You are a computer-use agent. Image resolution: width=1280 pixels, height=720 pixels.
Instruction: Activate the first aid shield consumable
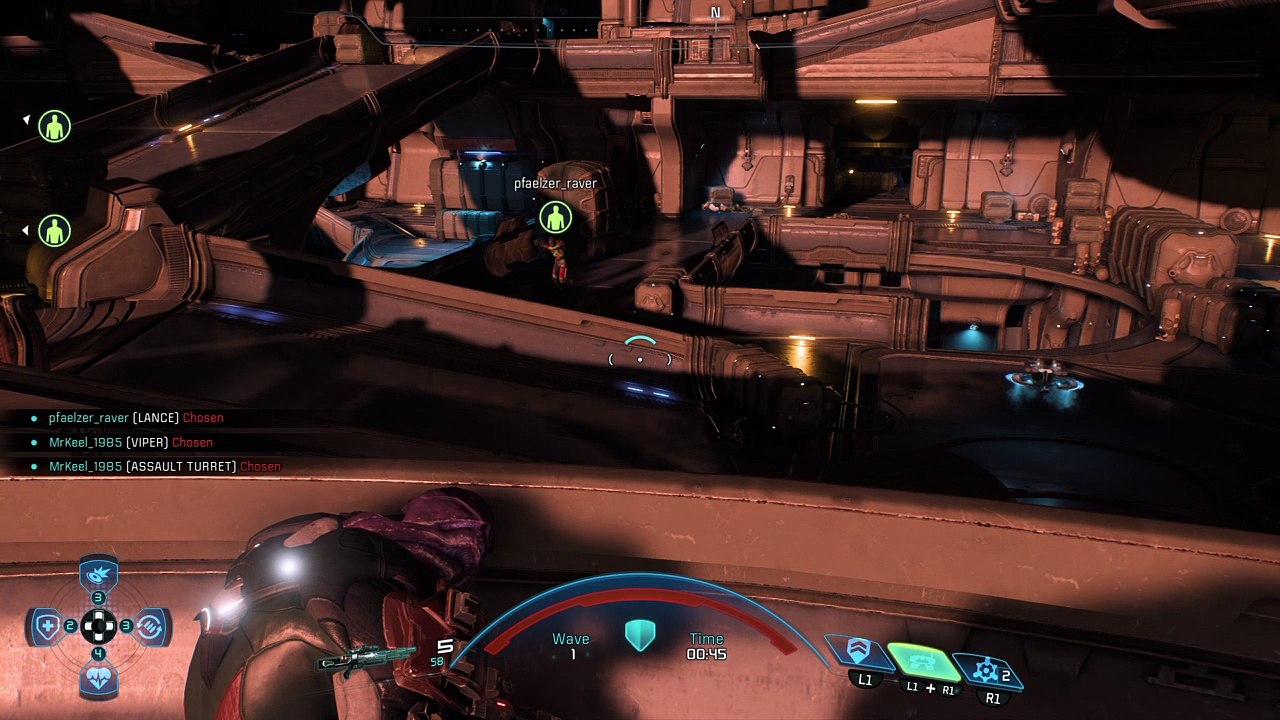46,627
